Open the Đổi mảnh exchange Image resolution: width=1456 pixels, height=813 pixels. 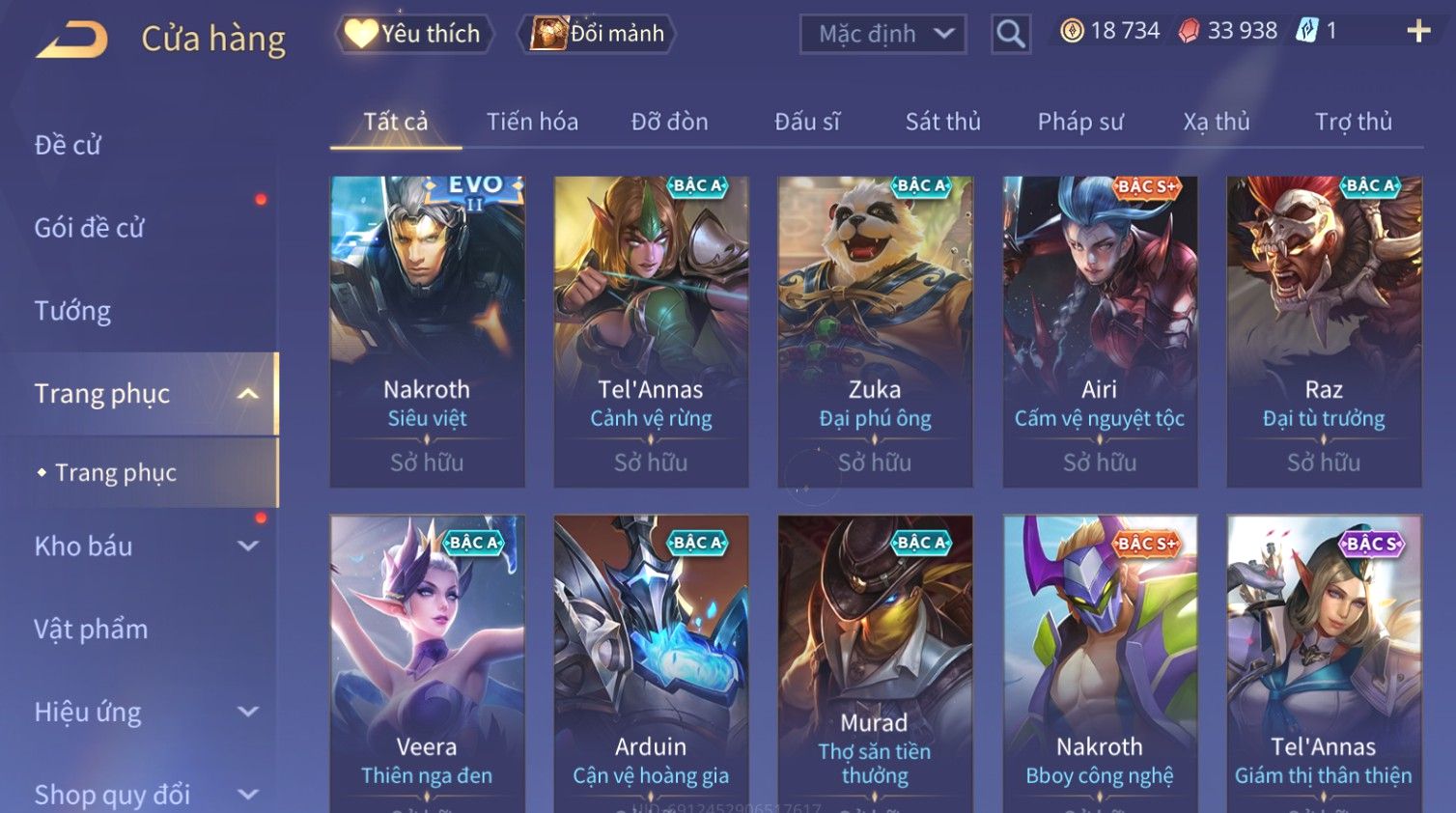tap(599, 34)
